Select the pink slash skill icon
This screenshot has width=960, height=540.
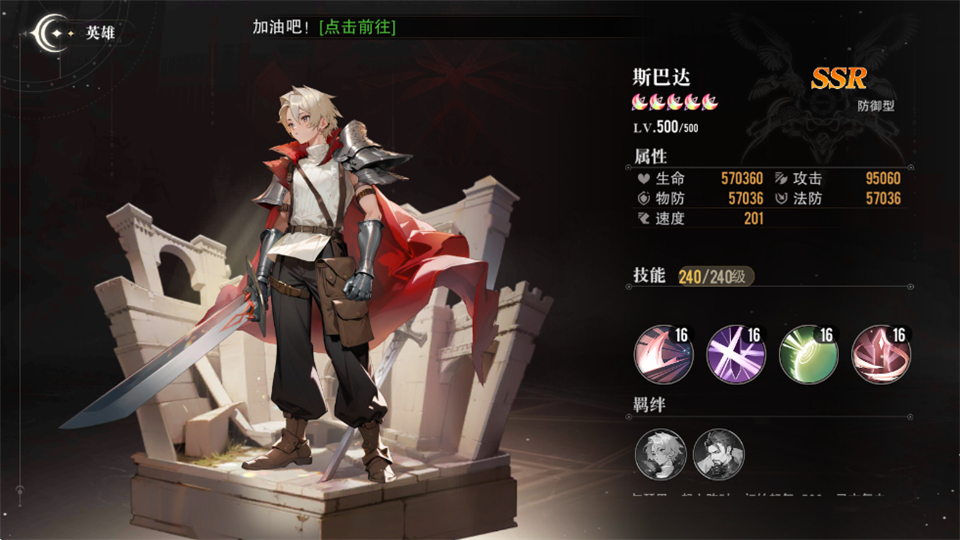661,354
